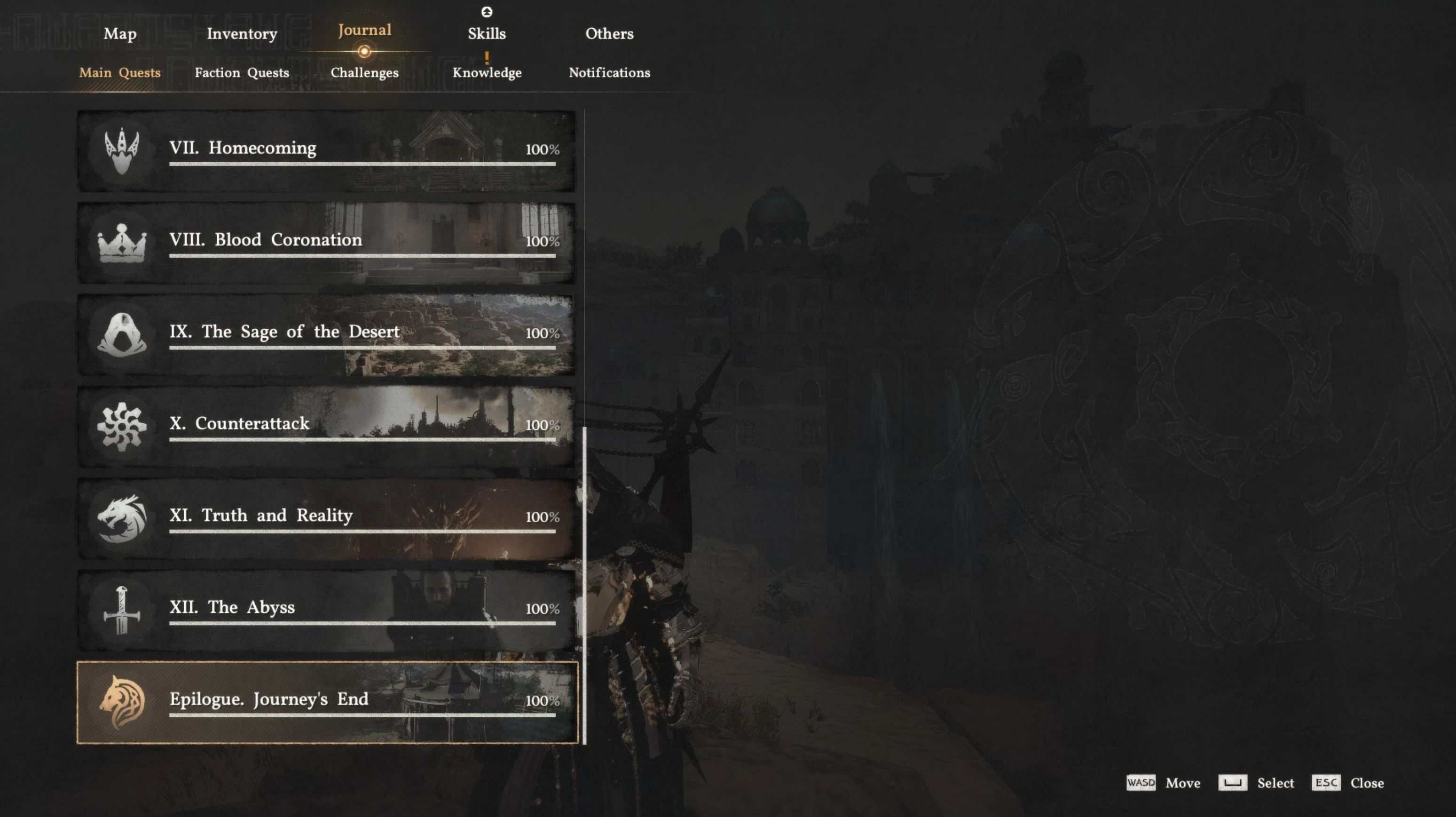Image resolution: width=1456 pixels, height=817 pixels.
Task: Select Epilogue. Journey's End entry
Action: [x=327, y=702]
